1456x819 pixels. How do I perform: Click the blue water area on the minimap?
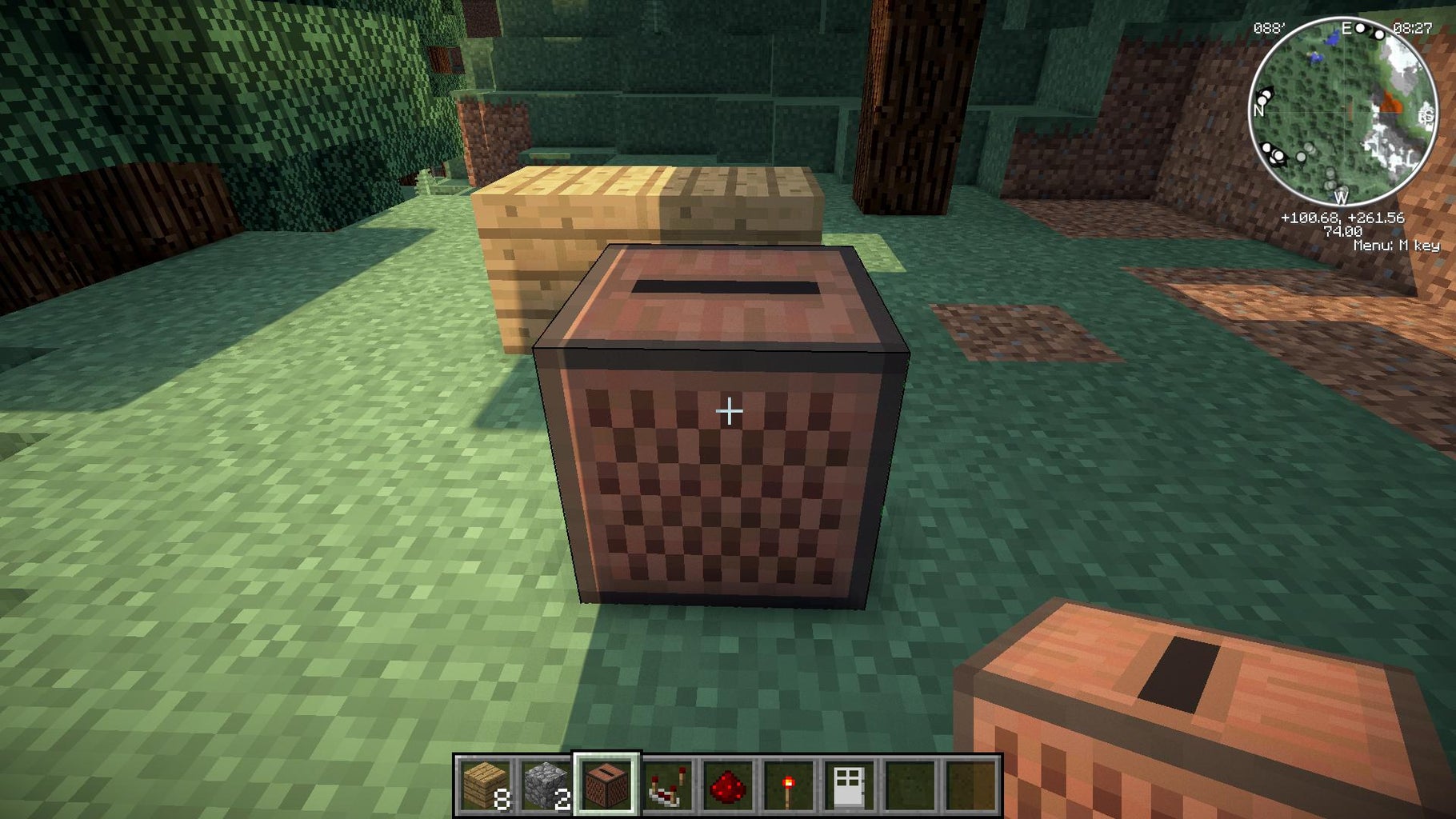[1332, 40]
